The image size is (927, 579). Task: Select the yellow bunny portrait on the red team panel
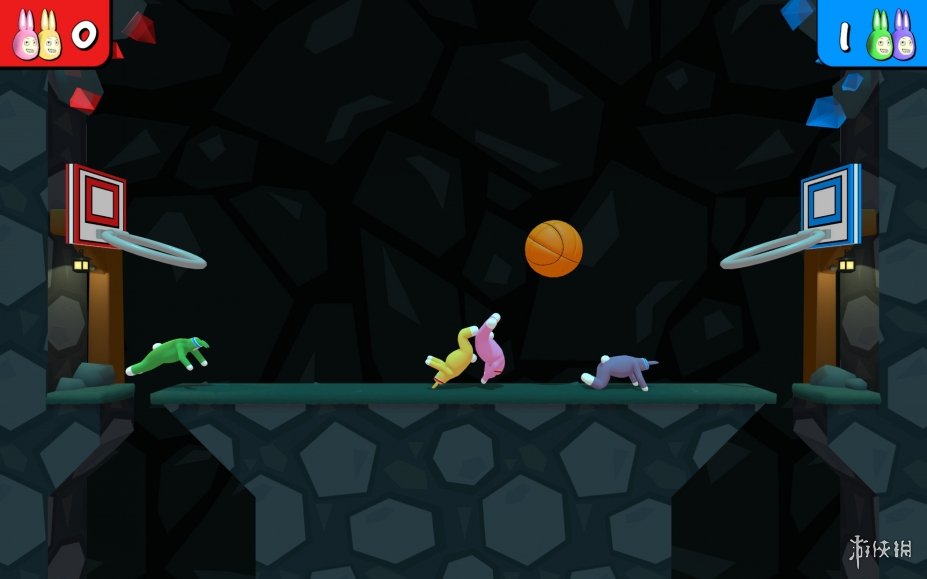(x=48, y=37)
